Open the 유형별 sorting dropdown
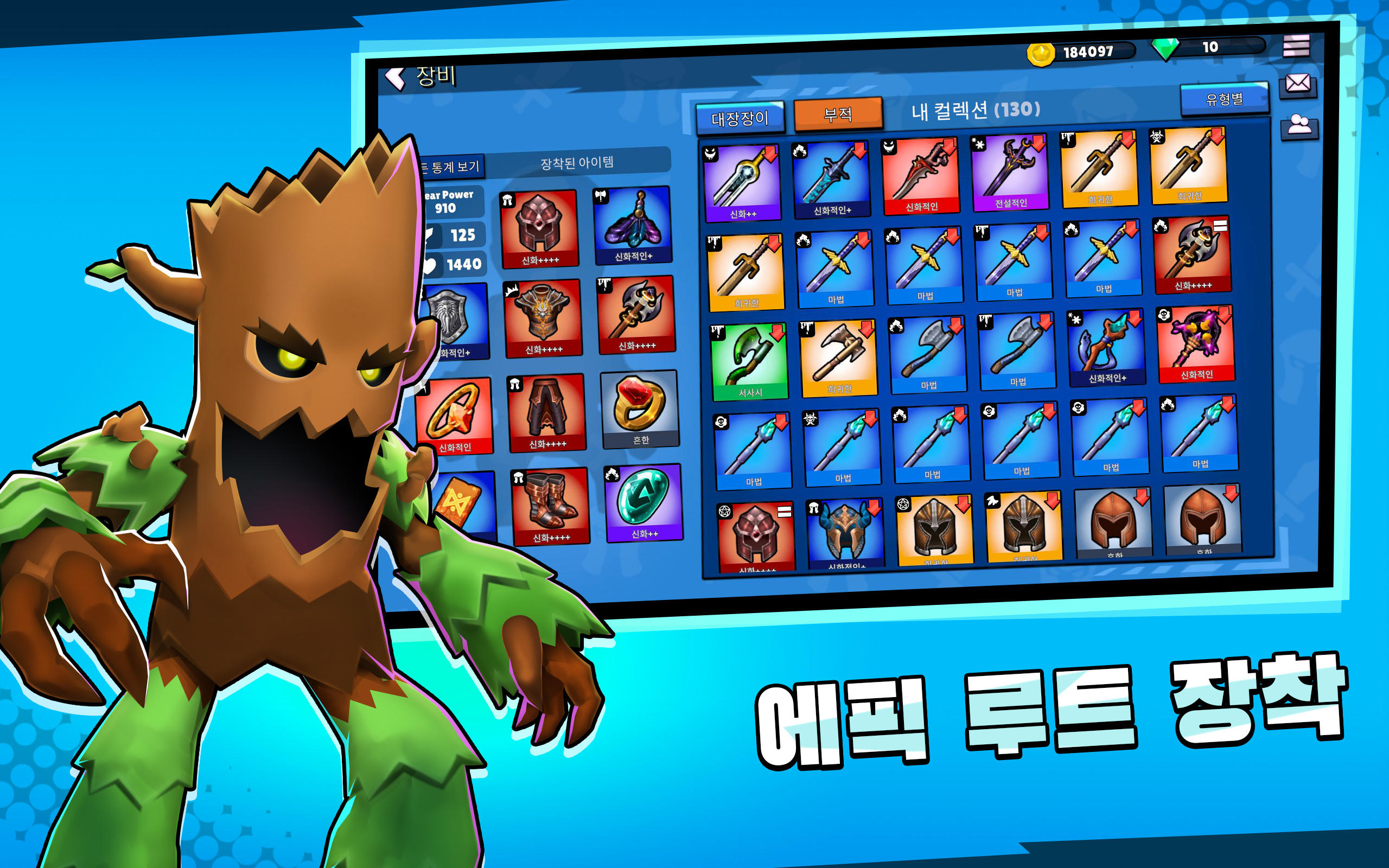This screenshot has width=1389, height=868. pos(1224,98)
